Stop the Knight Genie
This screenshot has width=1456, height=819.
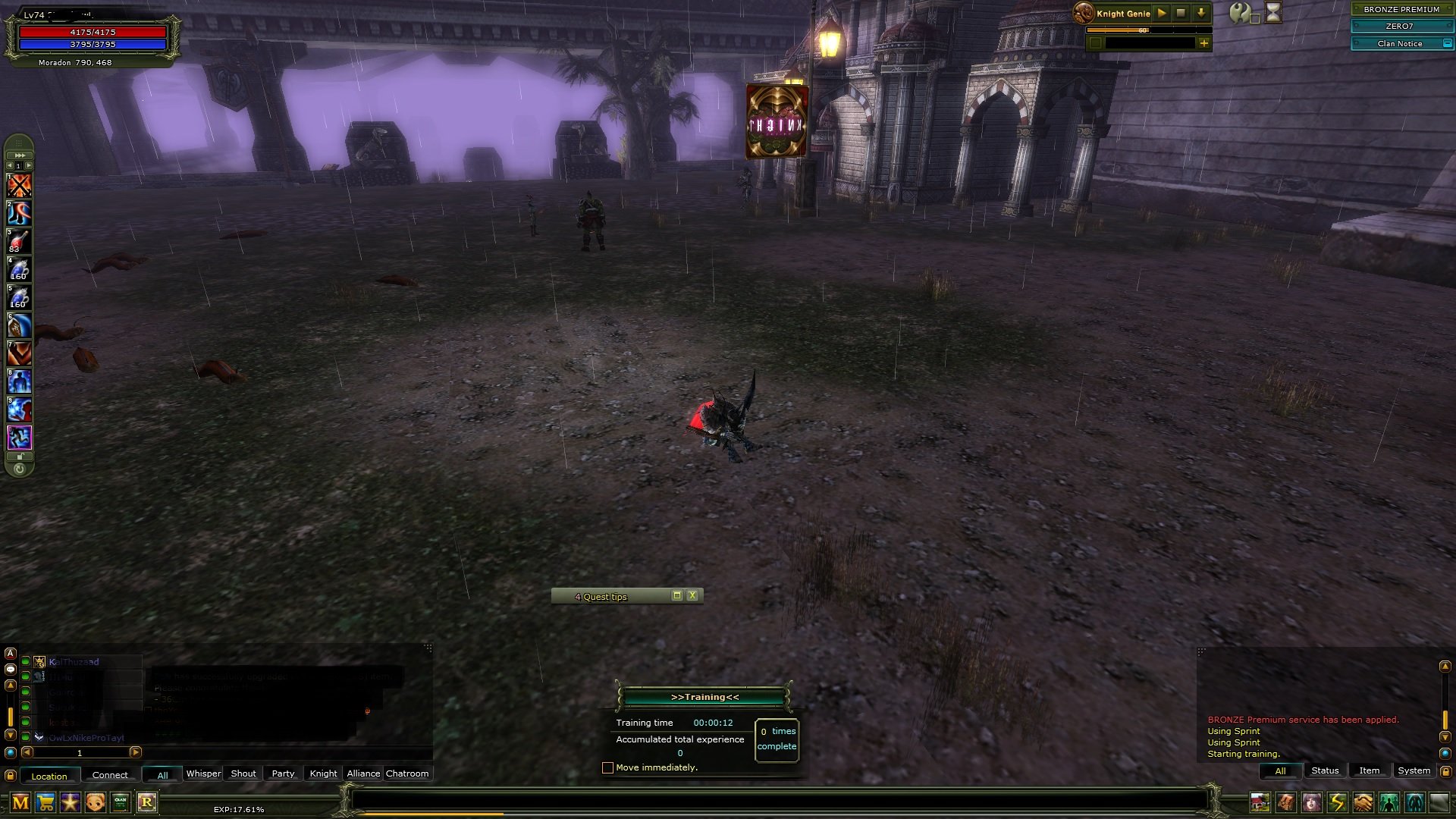coord(1181,13)
